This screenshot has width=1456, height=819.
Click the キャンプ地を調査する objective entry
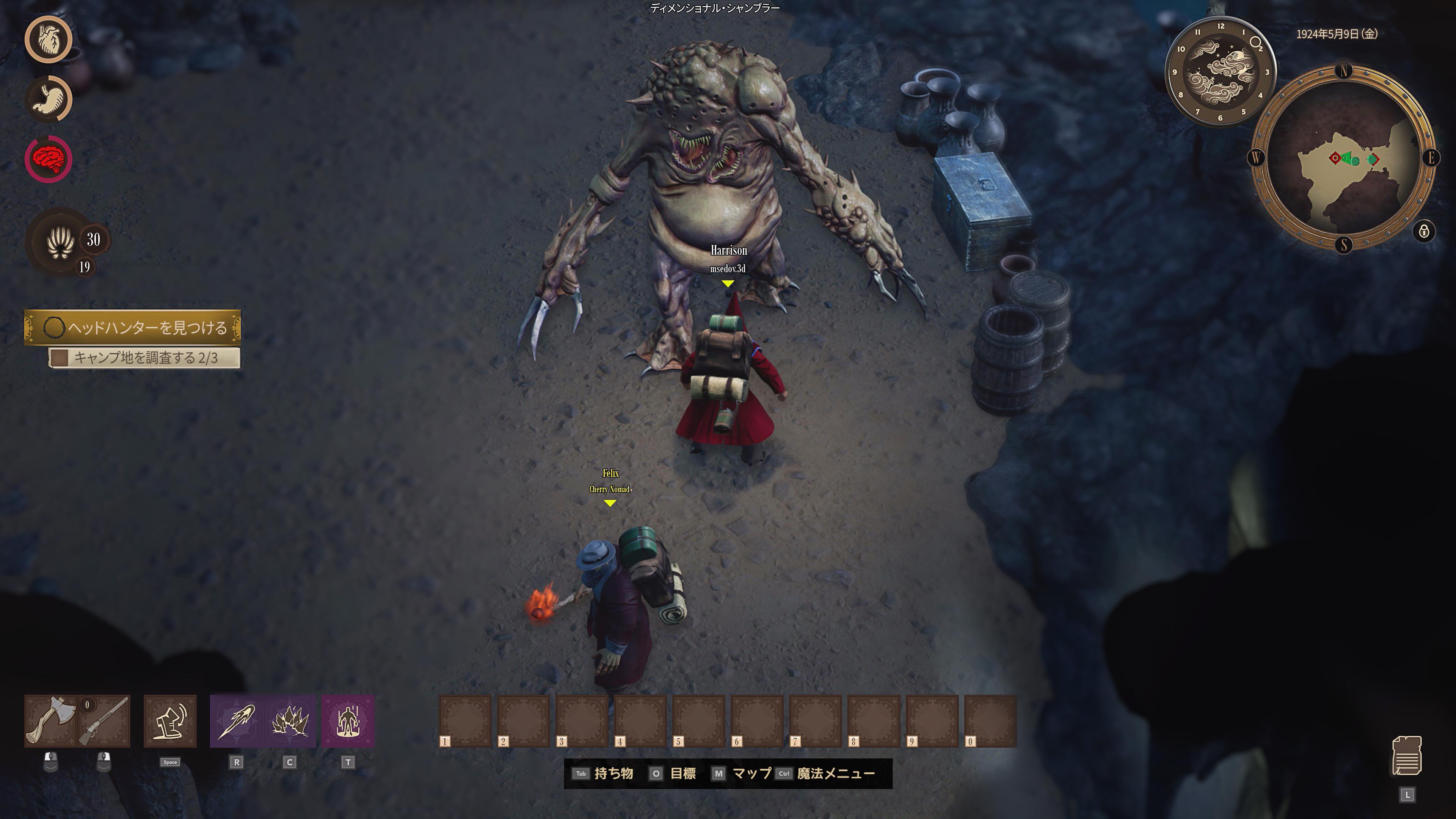[145, 358]
